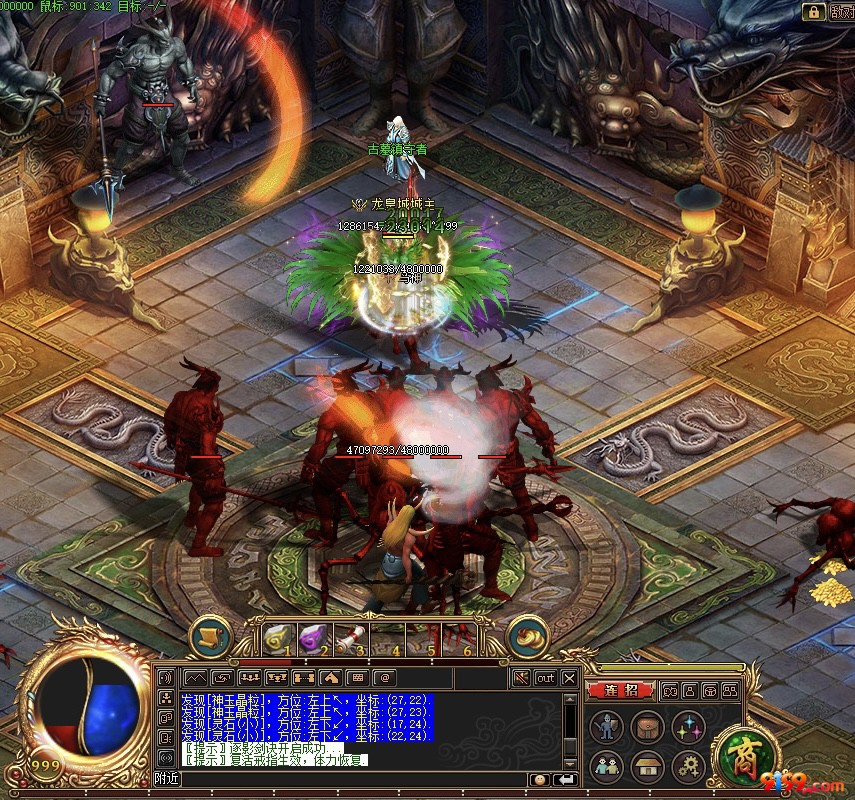Open the gears settings icon
This screenshot has height=800, width=855.
688,766
